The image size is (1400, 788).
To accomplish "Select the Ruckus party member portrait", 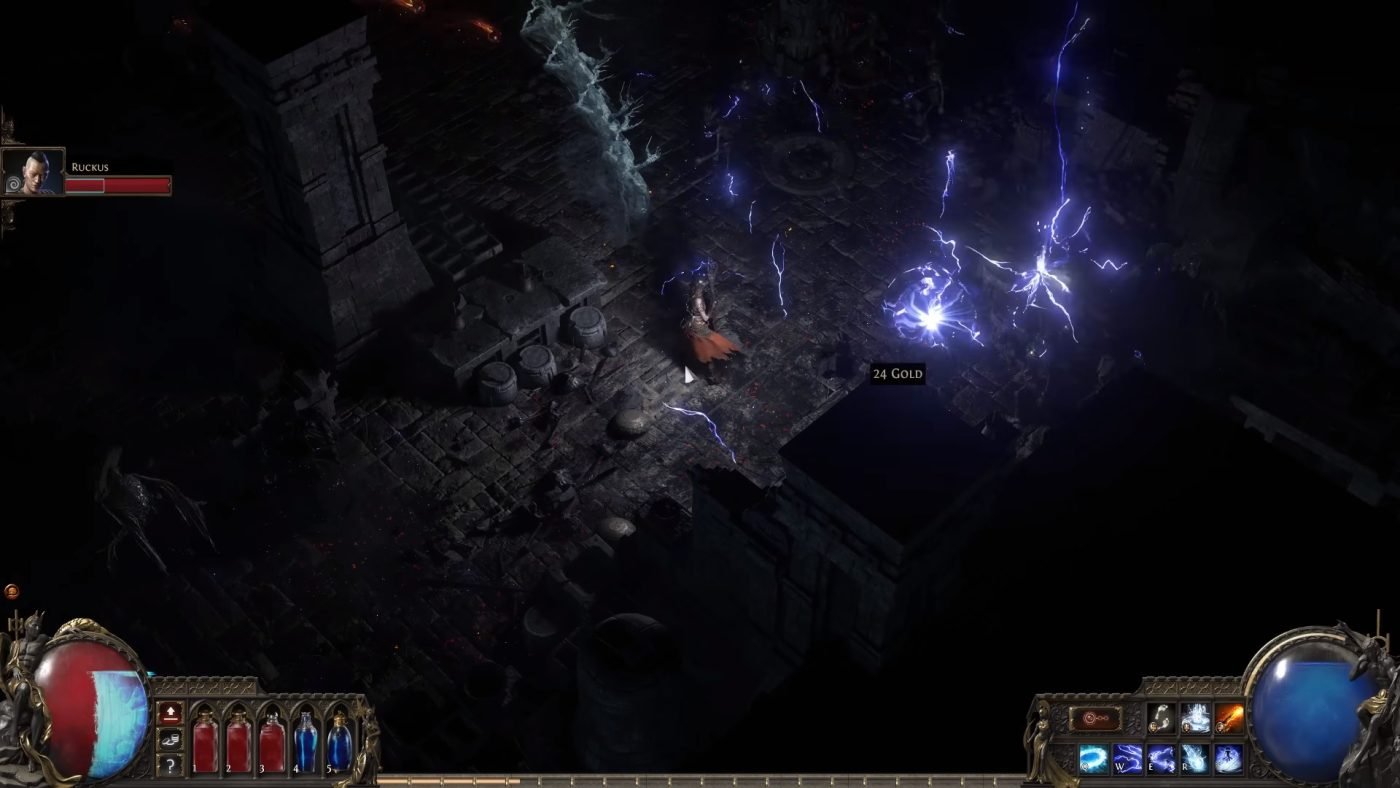I will [x=33, y=173].
